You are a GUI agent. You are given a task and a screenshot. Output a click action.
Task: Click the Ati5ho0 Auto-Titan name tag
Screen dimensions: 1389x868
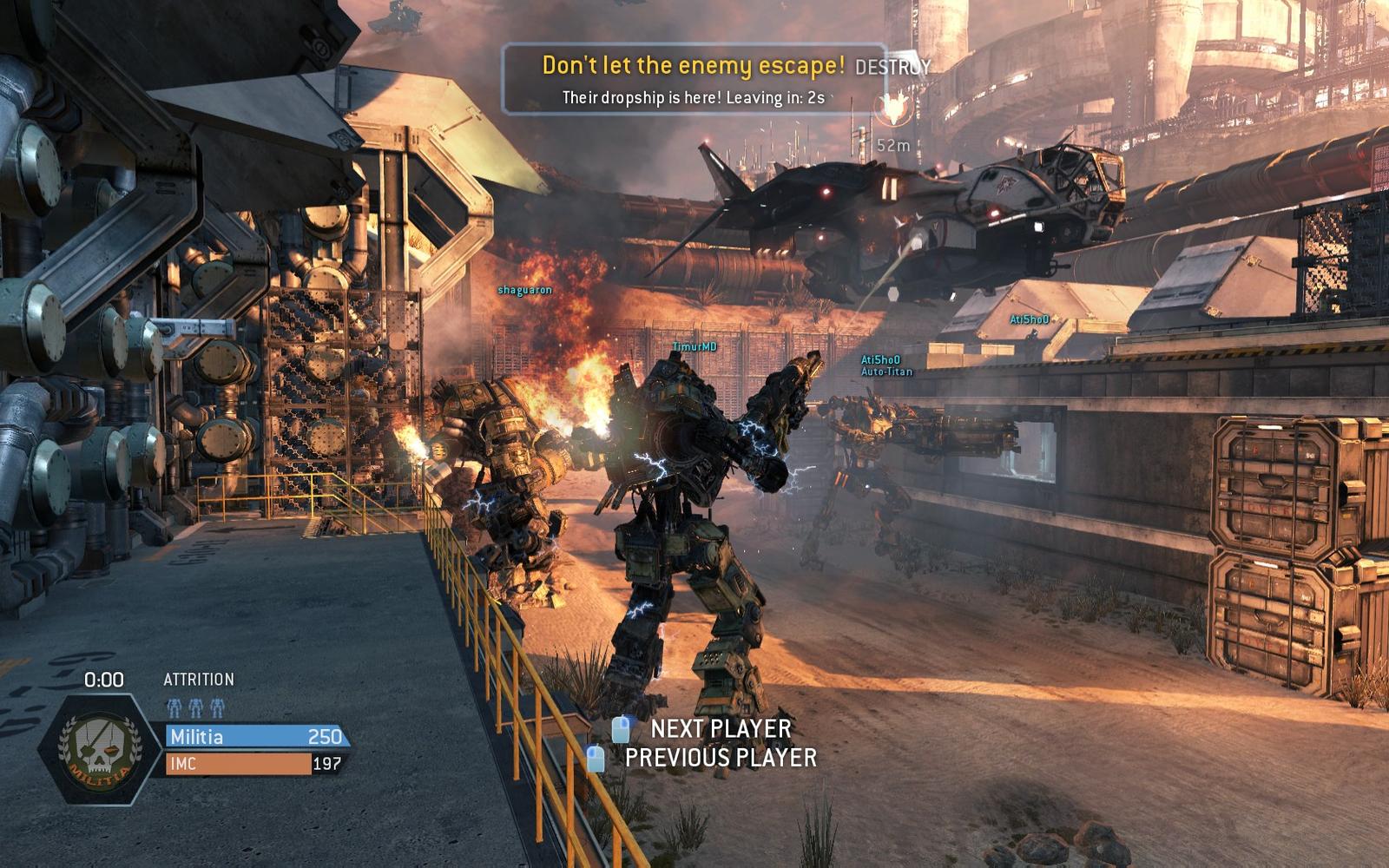[885, 365]
